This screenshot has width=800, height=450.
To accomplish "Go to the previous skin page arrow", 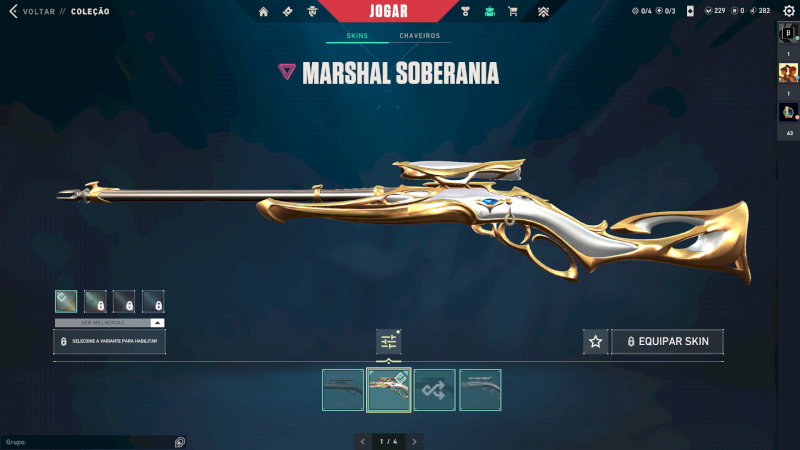I will [x=363, y=441].
